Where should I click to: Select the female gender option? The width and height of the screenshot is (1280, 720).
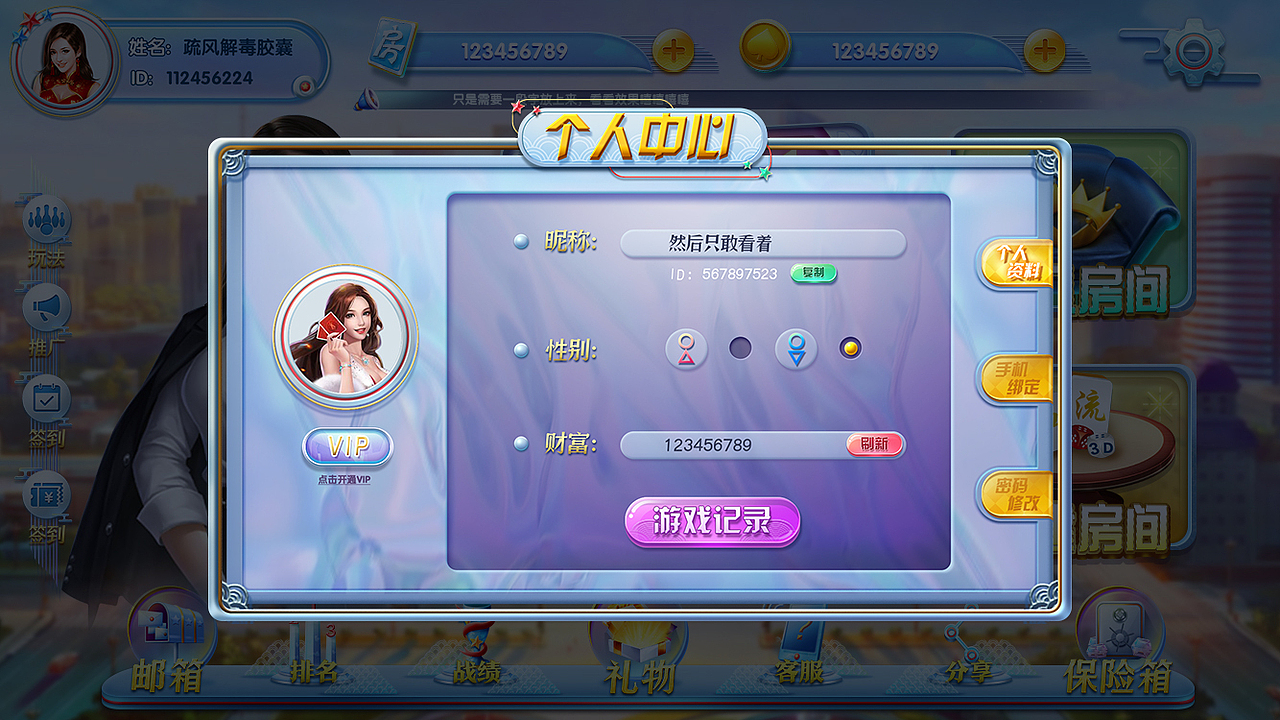pos(685,350)
